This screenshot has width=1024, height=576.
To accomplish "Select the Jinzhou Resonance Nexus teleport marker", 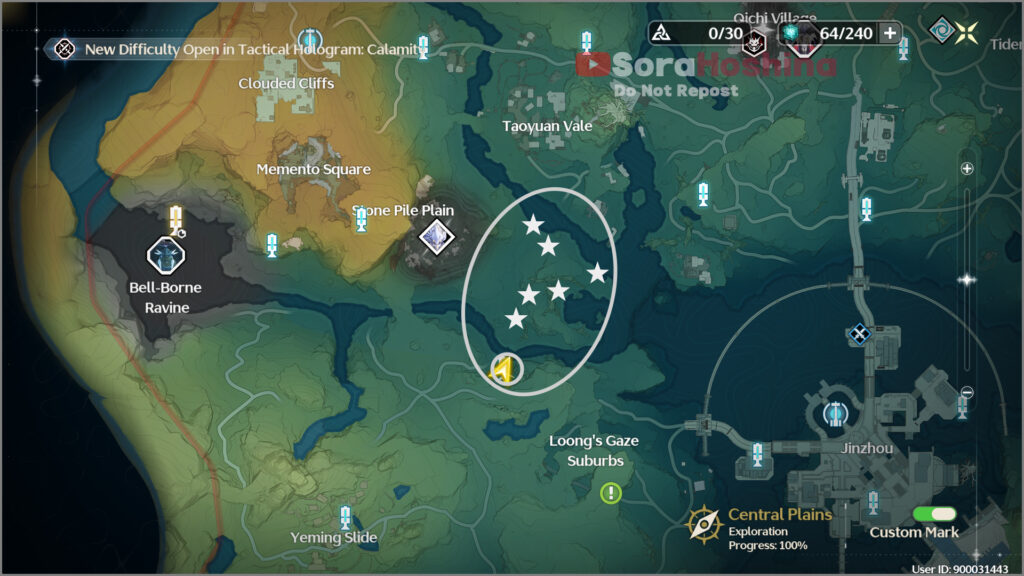I will pos(836,412).
